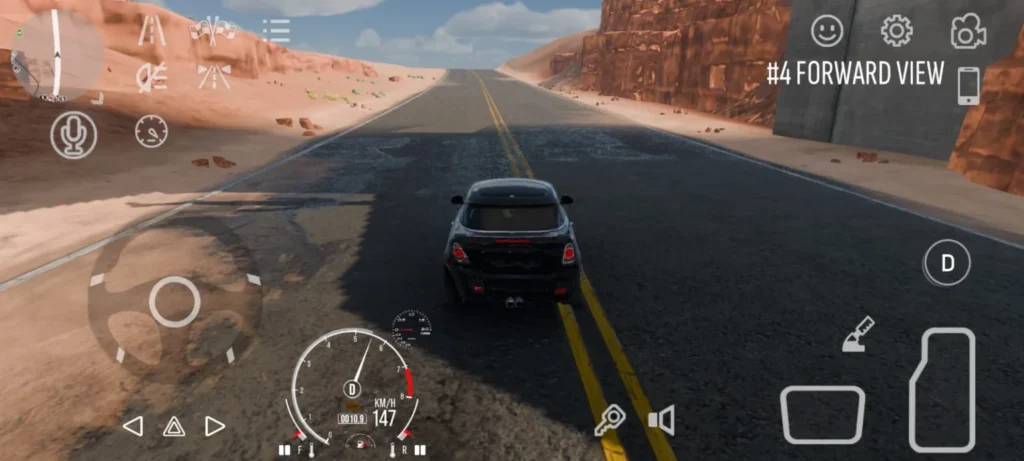Tap the car key ignition icon
This screenshot has height=461, width=1024.
[x=608, y=421]
